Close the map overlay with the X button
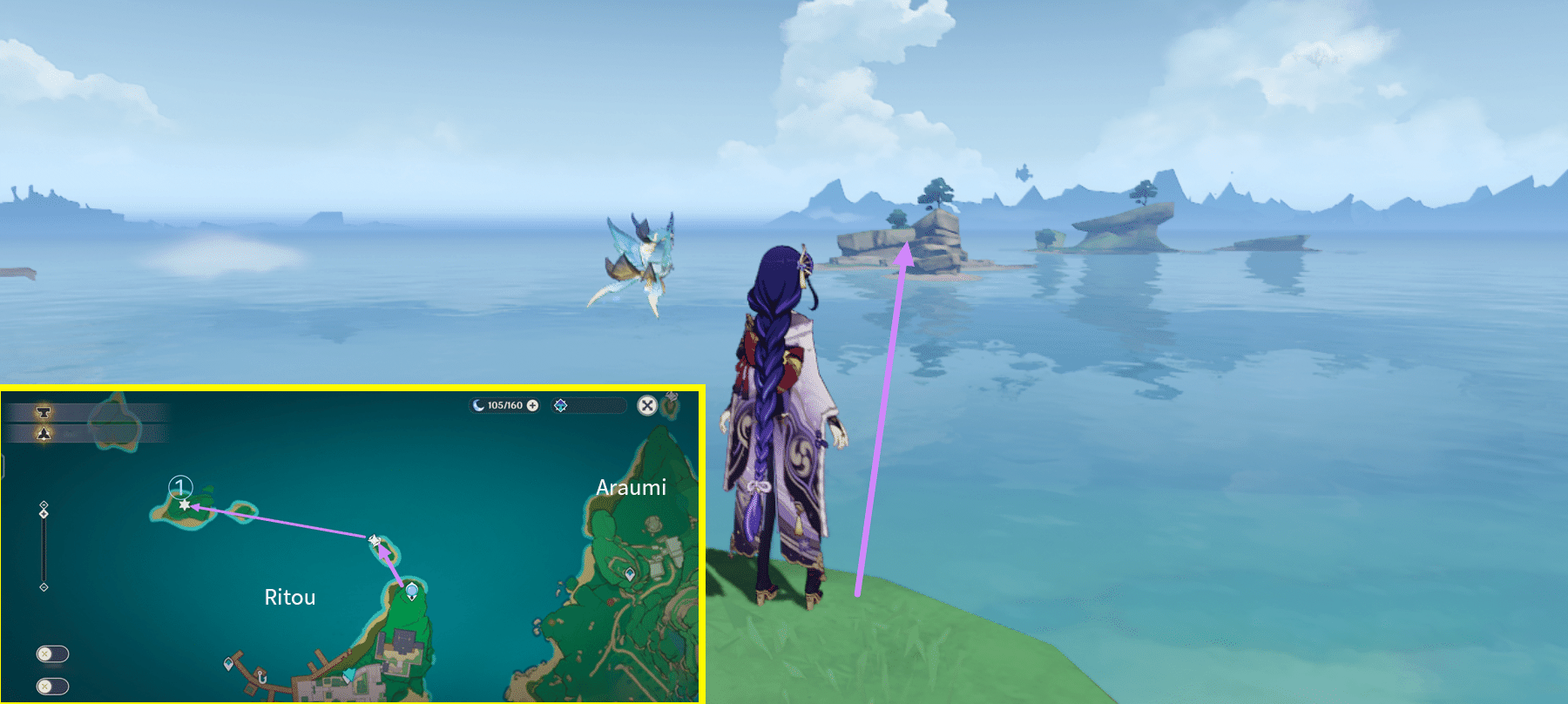Screen dimensions: 1568x704 646,404
